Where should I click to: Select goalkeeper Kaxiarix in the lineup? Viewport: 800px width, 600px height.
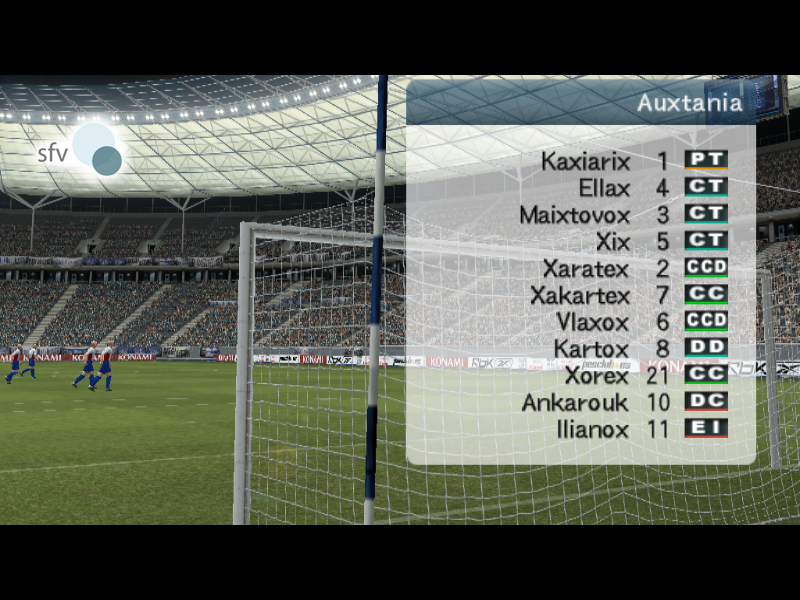coord(586,161)
